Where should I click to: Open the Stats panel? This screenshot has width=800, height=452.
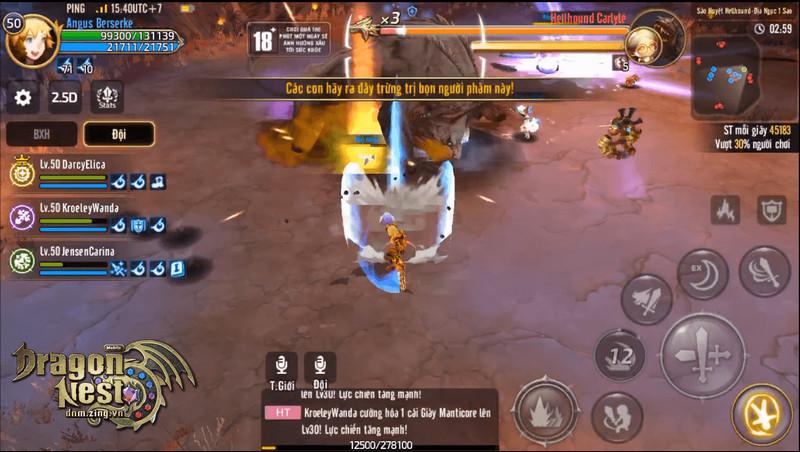pyautogui.click(x=107, y=97)
